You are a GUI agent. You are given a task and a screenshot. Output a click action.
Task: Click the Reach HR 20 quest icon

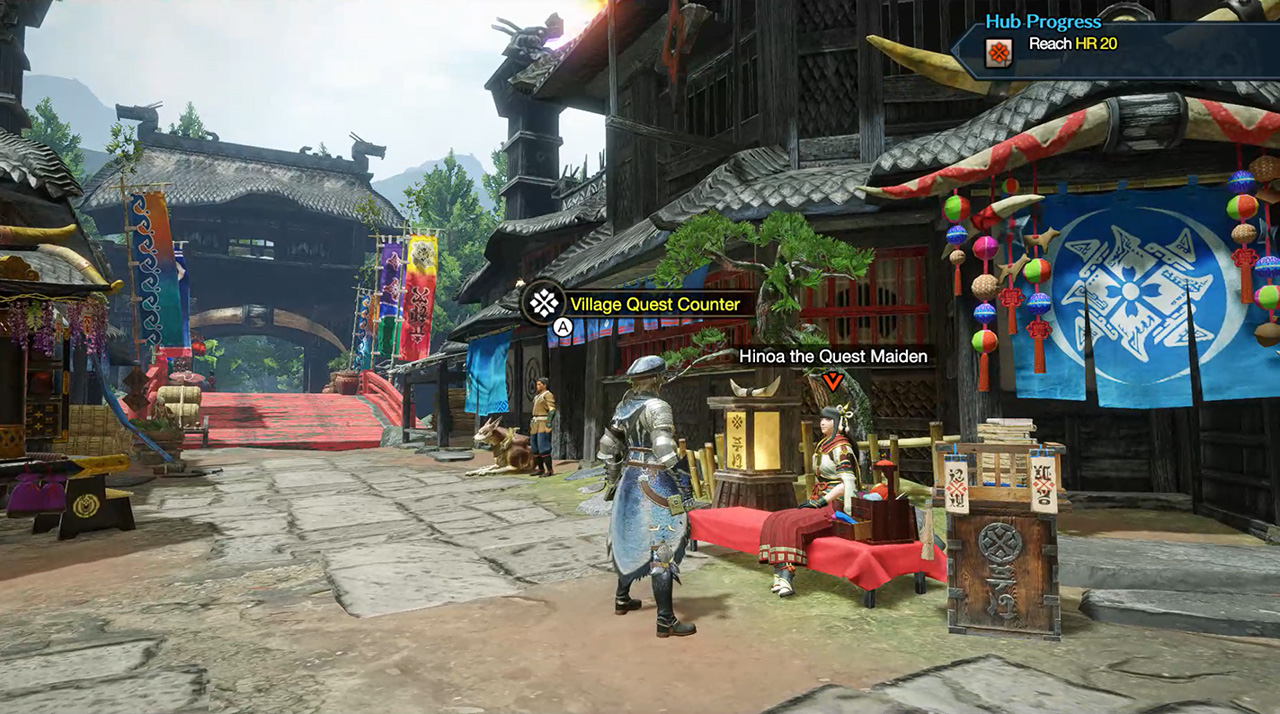998,50
